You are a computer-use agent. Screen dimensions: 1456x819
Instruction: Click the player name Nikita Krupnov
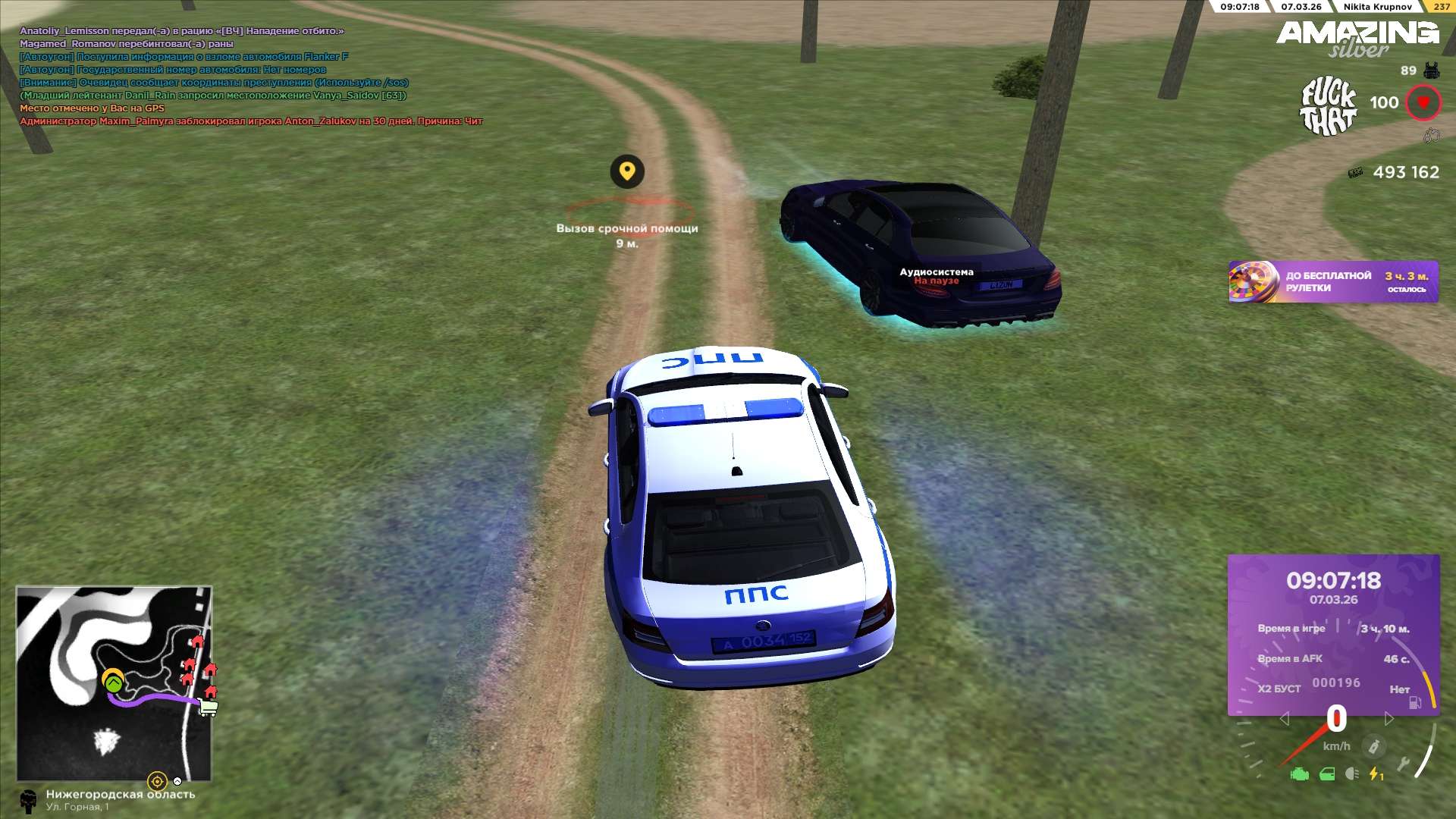point(1377,7)
